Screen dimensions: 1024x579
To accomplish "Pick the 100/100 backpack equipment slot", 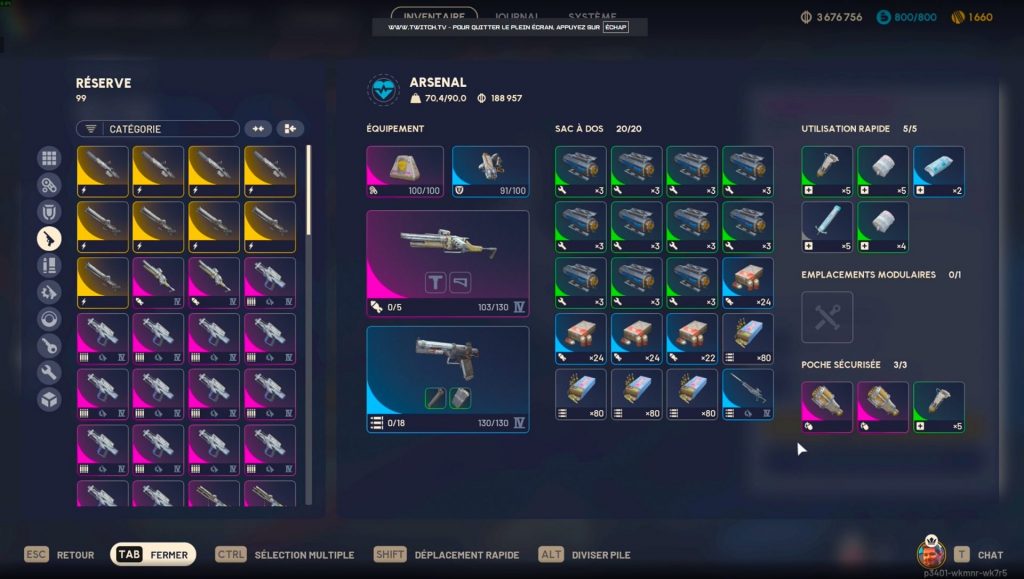I will [405, 170].
